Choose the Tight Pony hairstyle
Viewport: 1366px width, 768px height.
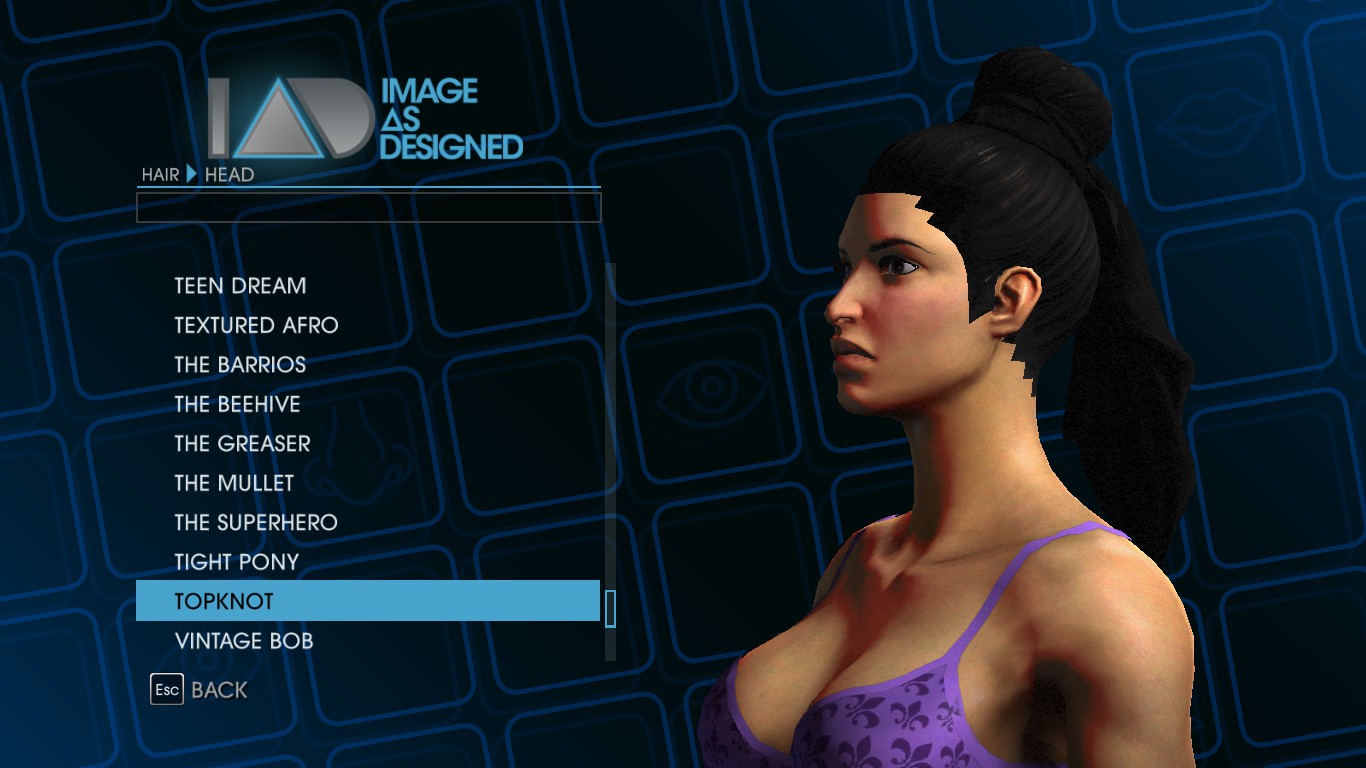tap(237, 562)
